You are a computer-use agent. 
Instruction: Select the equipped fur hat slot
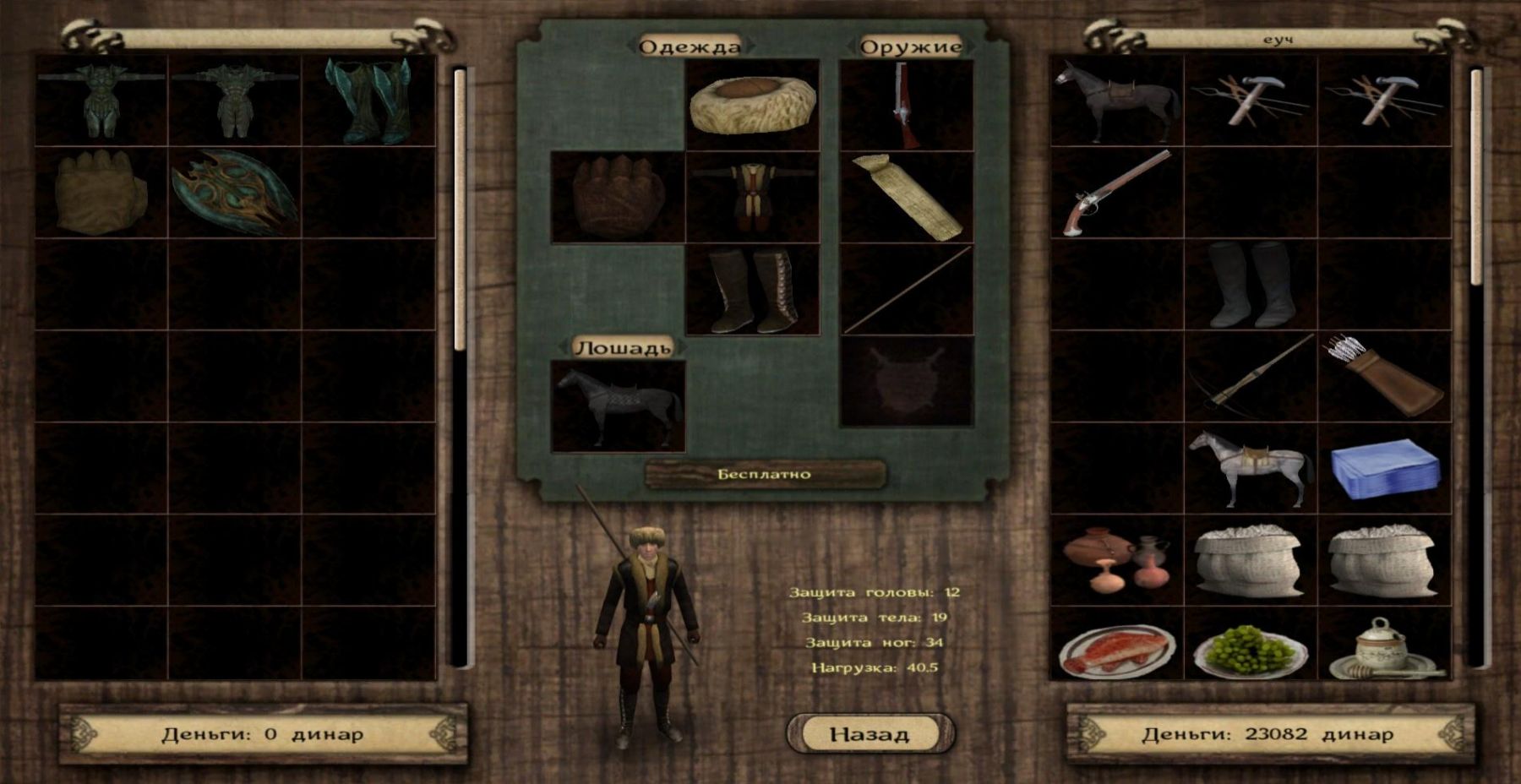[752, 105]
